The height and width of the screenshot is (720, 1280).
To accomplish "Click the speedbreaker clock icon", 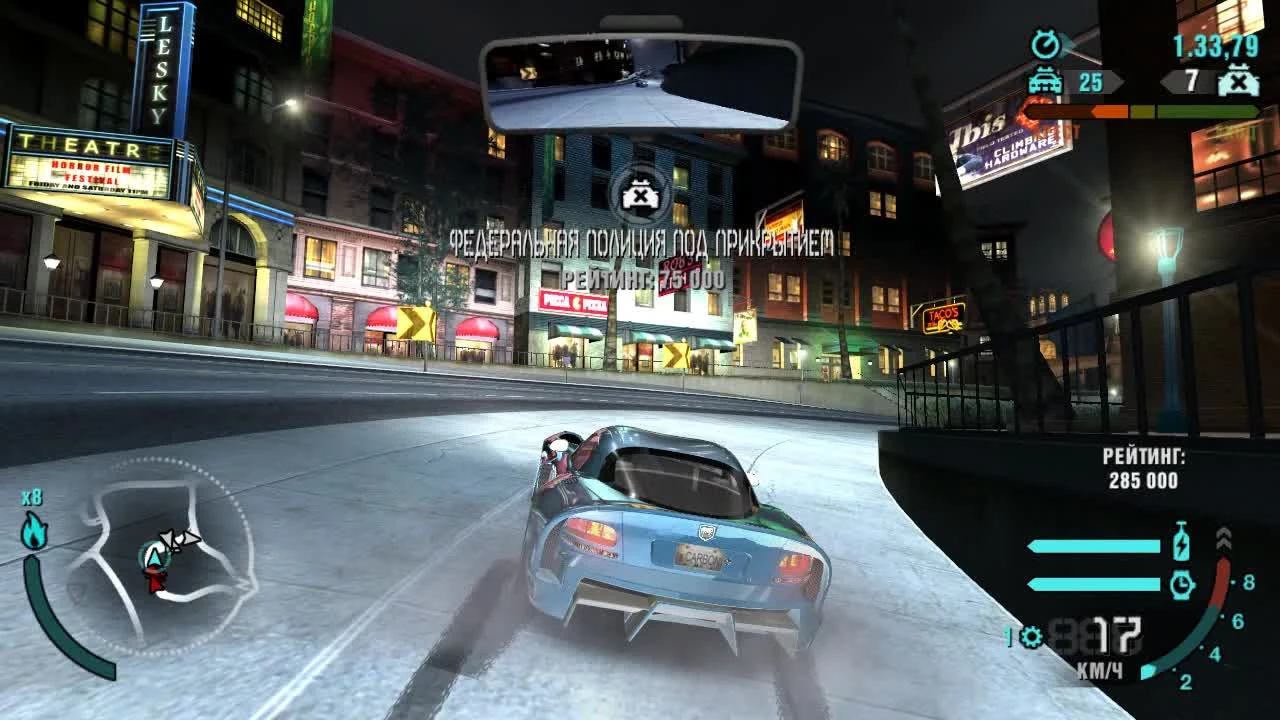I will [1182, 583].
